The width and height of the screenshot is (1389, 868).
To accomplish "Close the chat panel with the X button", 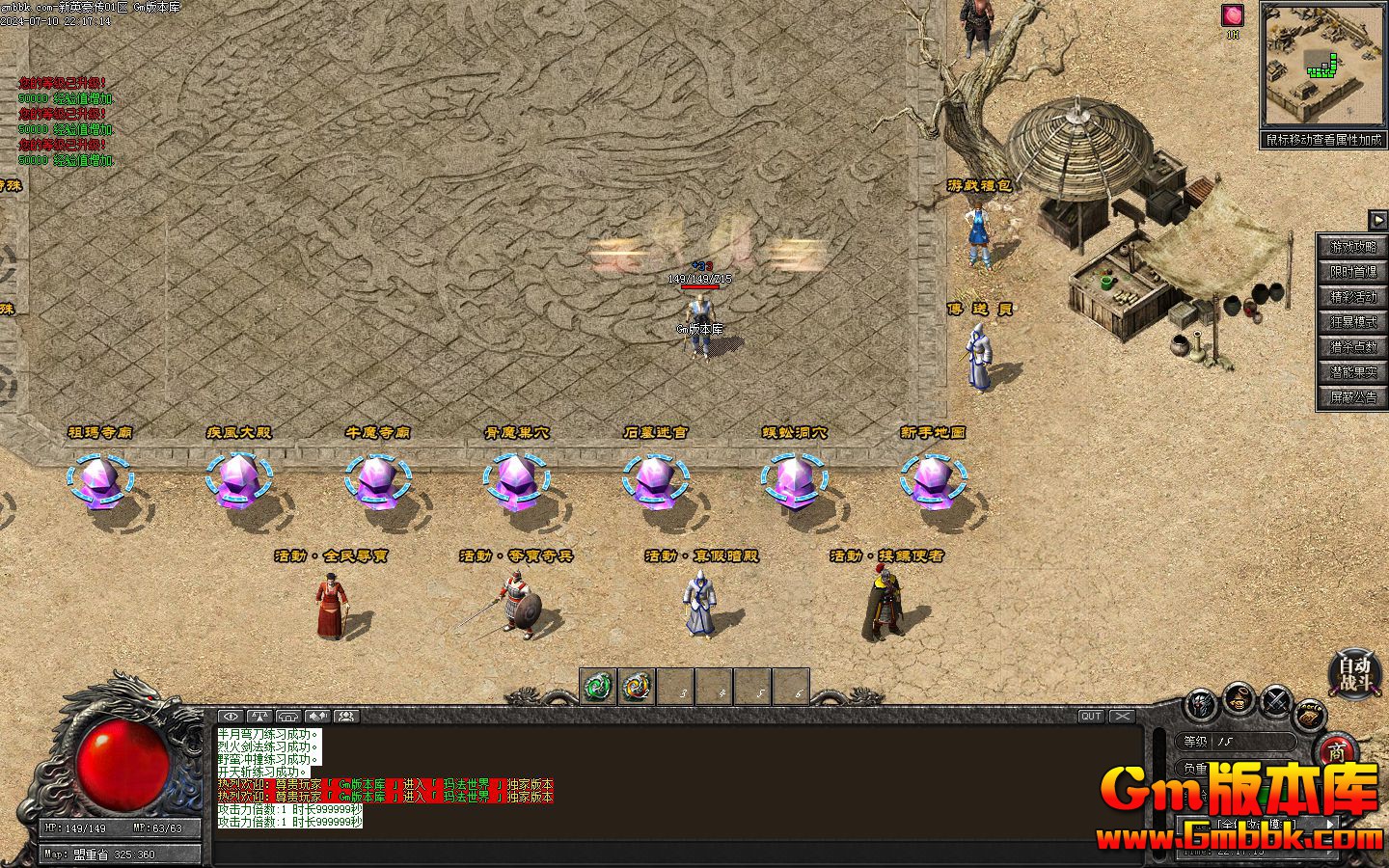I will 1122,717.
